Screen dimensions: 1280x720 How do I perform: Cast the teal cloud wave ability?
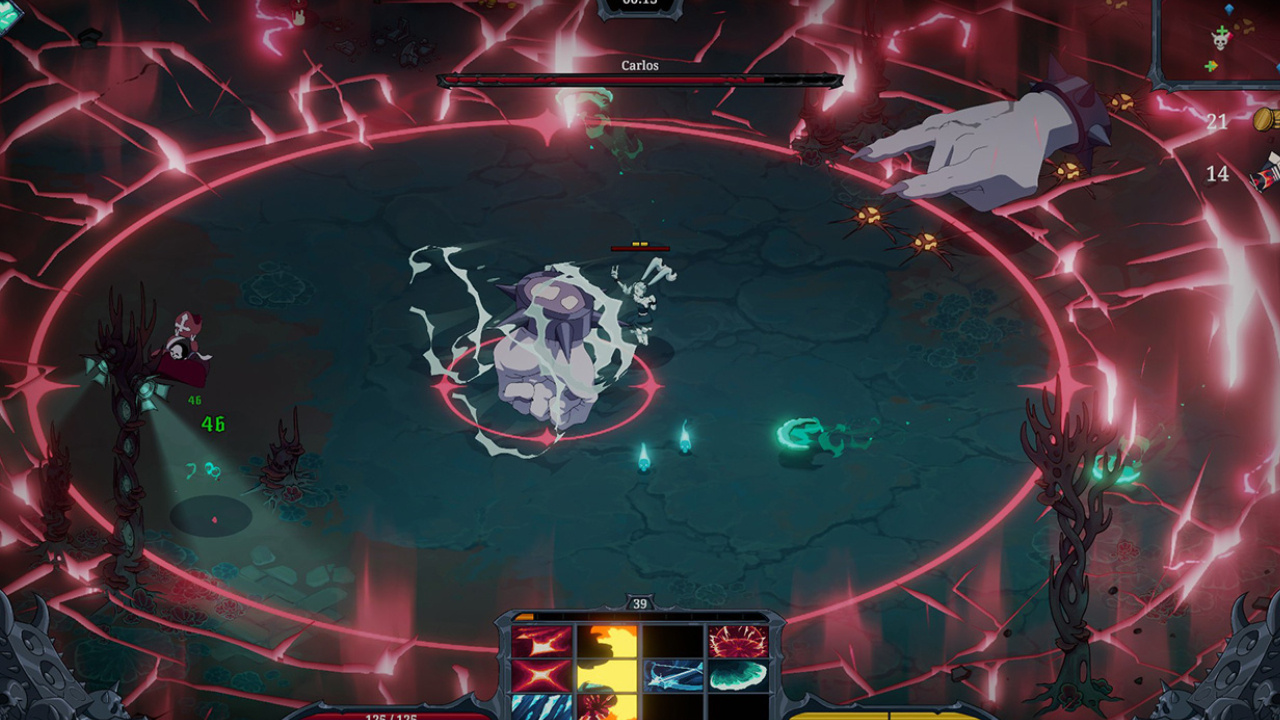pos(738,676)
